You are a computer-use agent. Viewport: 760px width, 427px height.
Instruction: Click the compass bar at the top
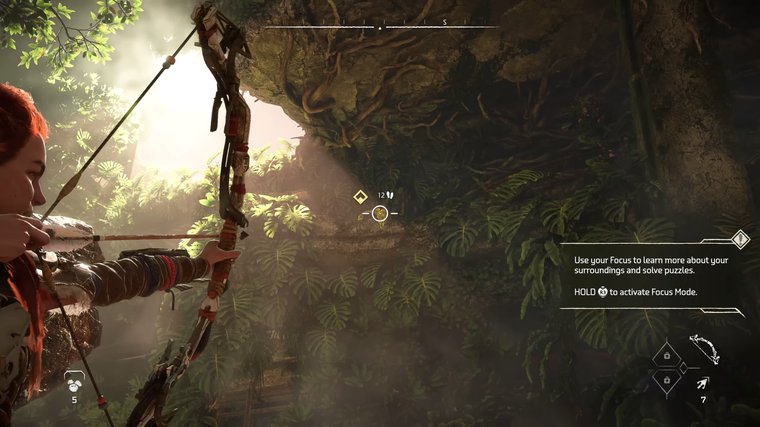point(380,27)
